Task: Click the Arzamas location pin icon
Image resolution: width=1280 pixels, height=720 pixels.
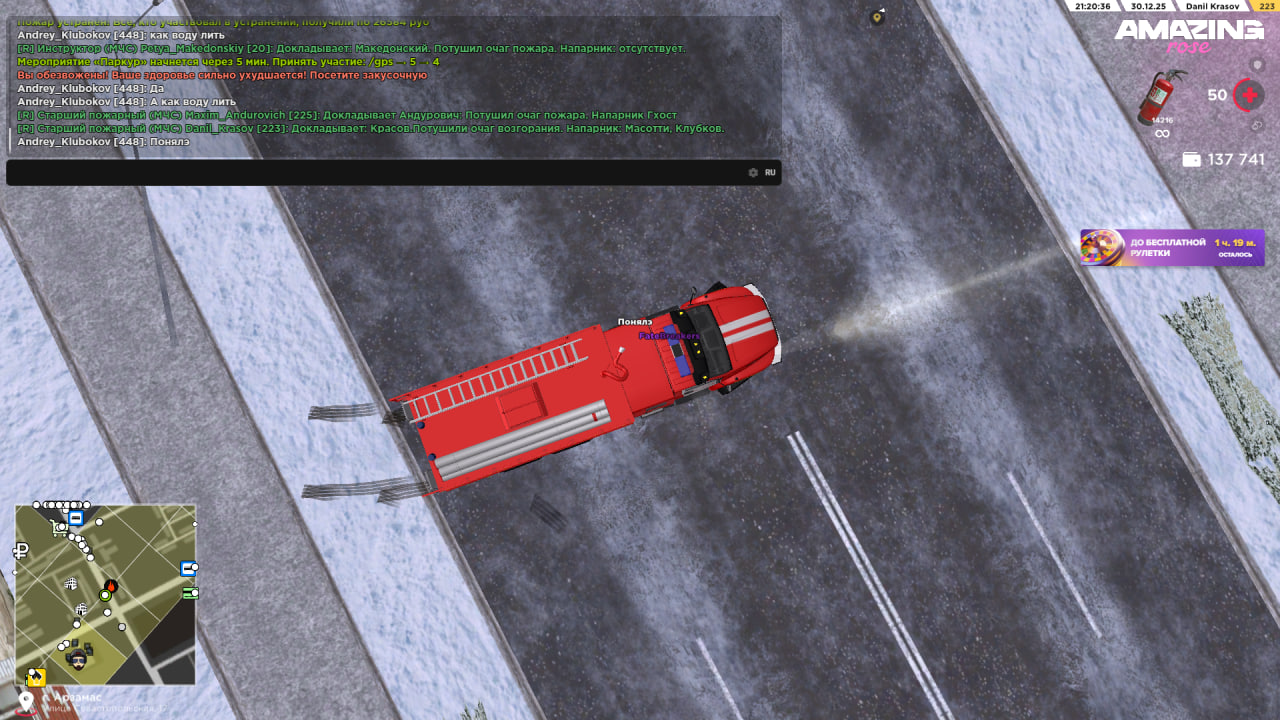Action: tap(26, 702)
